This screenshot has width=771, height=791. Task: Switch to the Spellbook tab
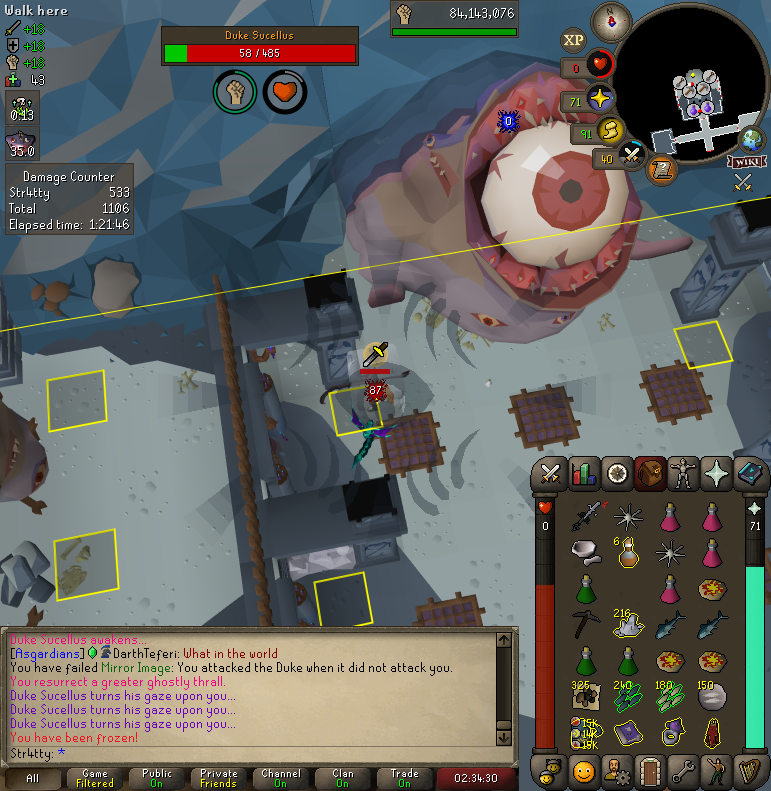pyautogui.click(x=750, y=473)
